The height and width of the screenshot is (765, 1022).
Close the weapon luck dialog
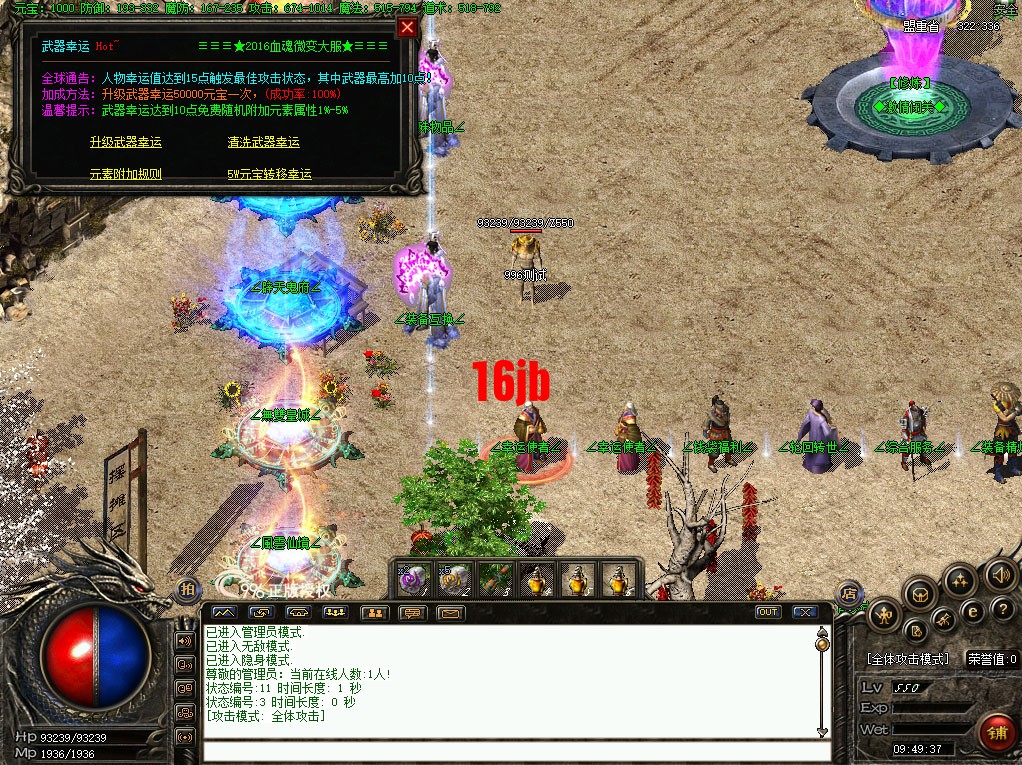click(407, 28)
